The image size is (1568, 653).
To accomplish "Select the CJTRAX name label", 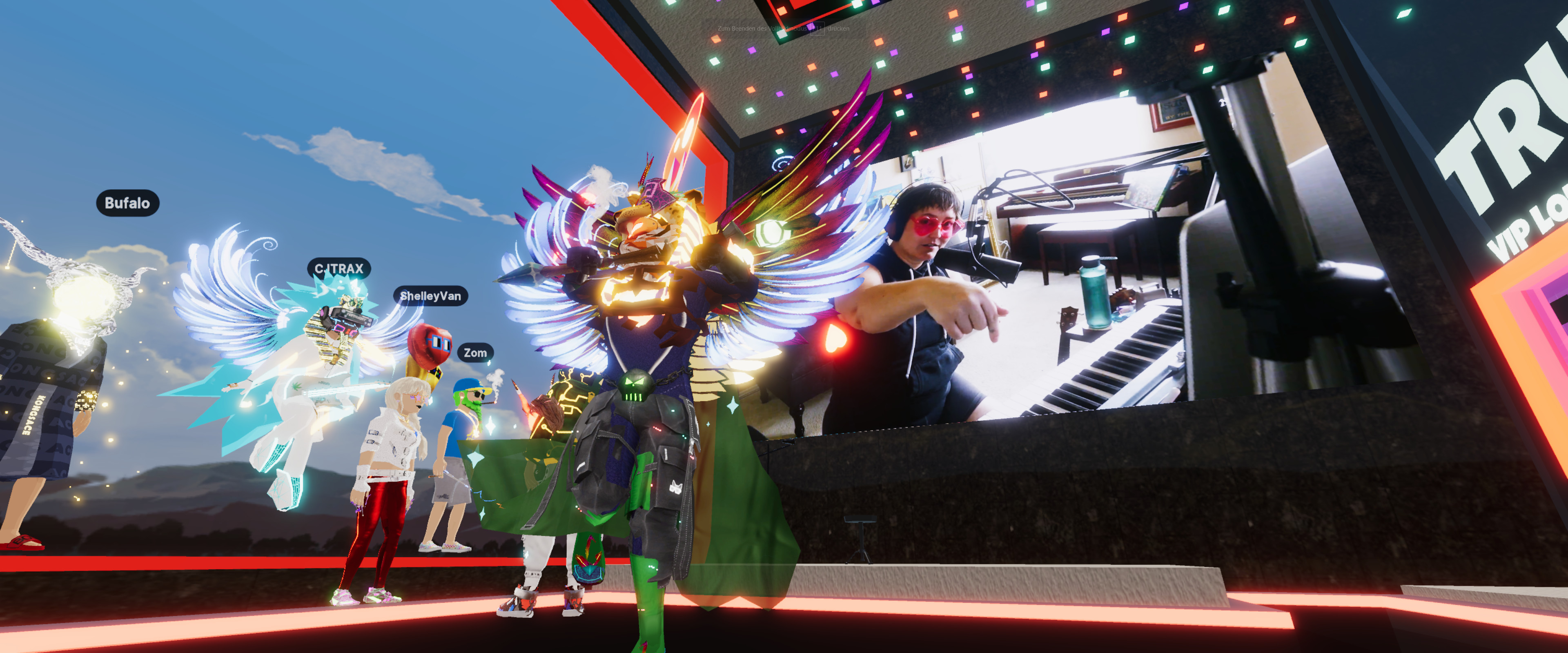I will coord(339,269).
